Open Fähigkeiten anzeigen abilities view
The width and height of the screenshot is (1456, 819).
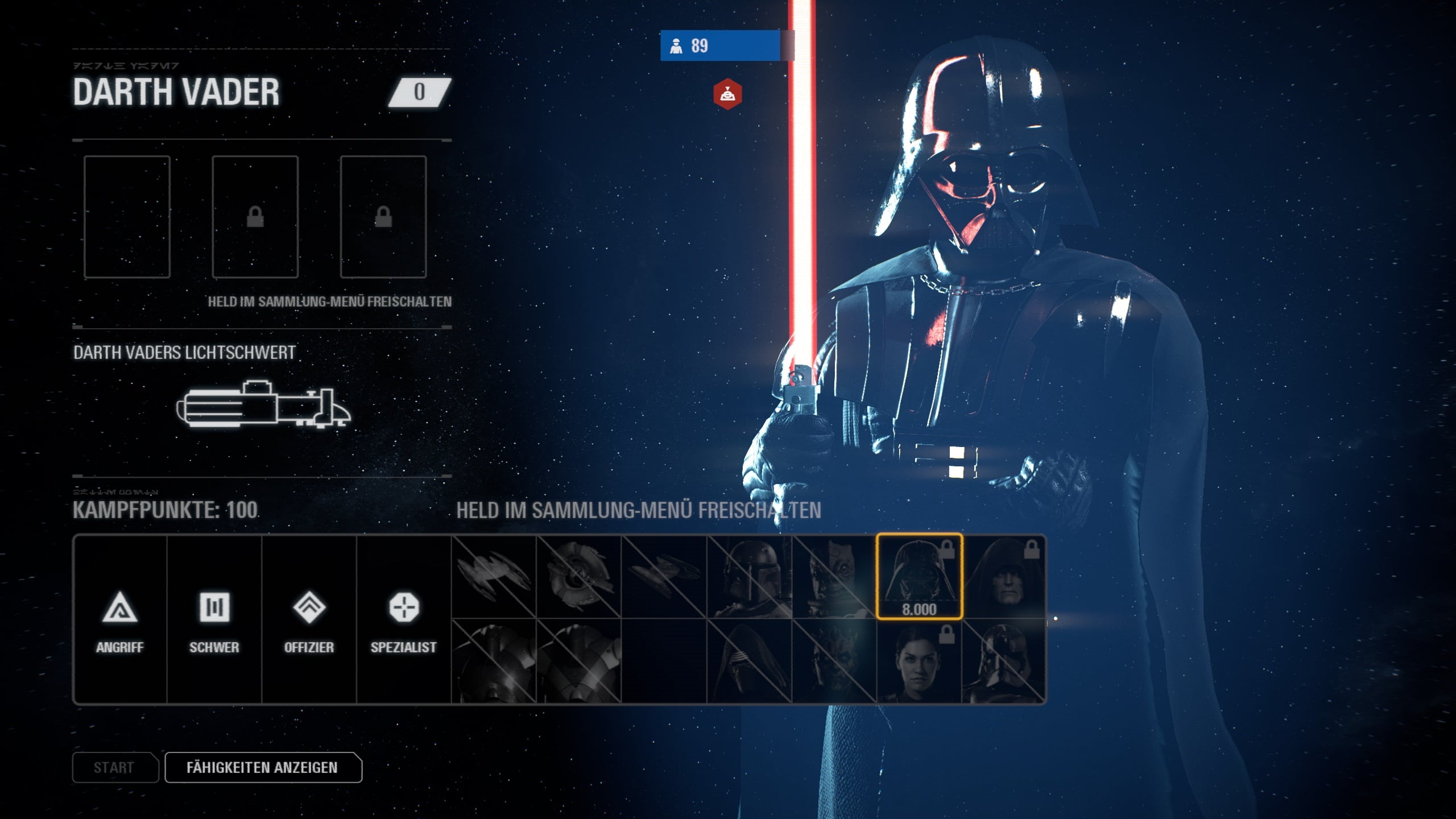click(x=263, y=767)
